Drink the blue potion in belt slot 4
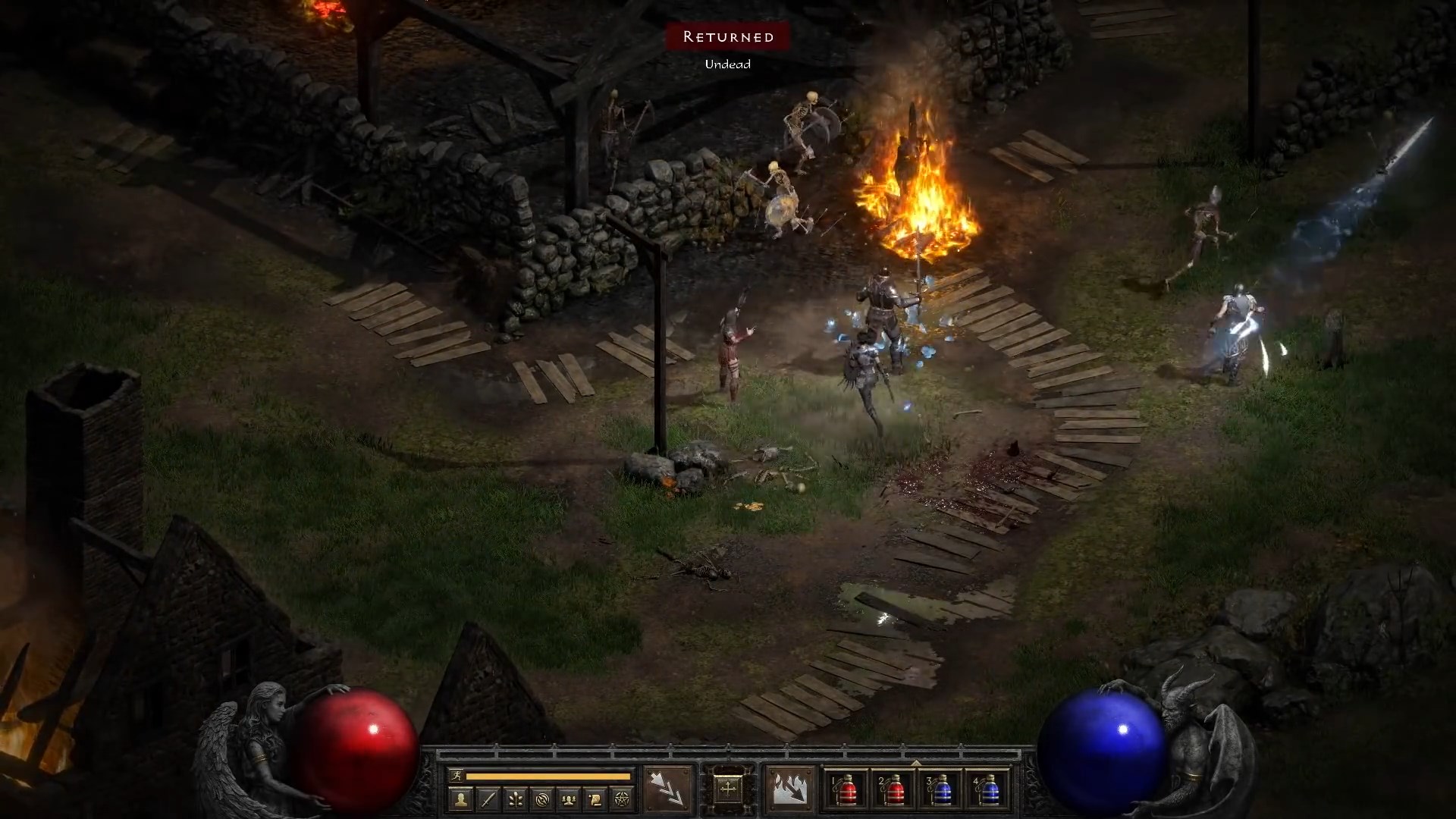Image resolution: width=1456 pixels, height=819 pixels. 990,791
